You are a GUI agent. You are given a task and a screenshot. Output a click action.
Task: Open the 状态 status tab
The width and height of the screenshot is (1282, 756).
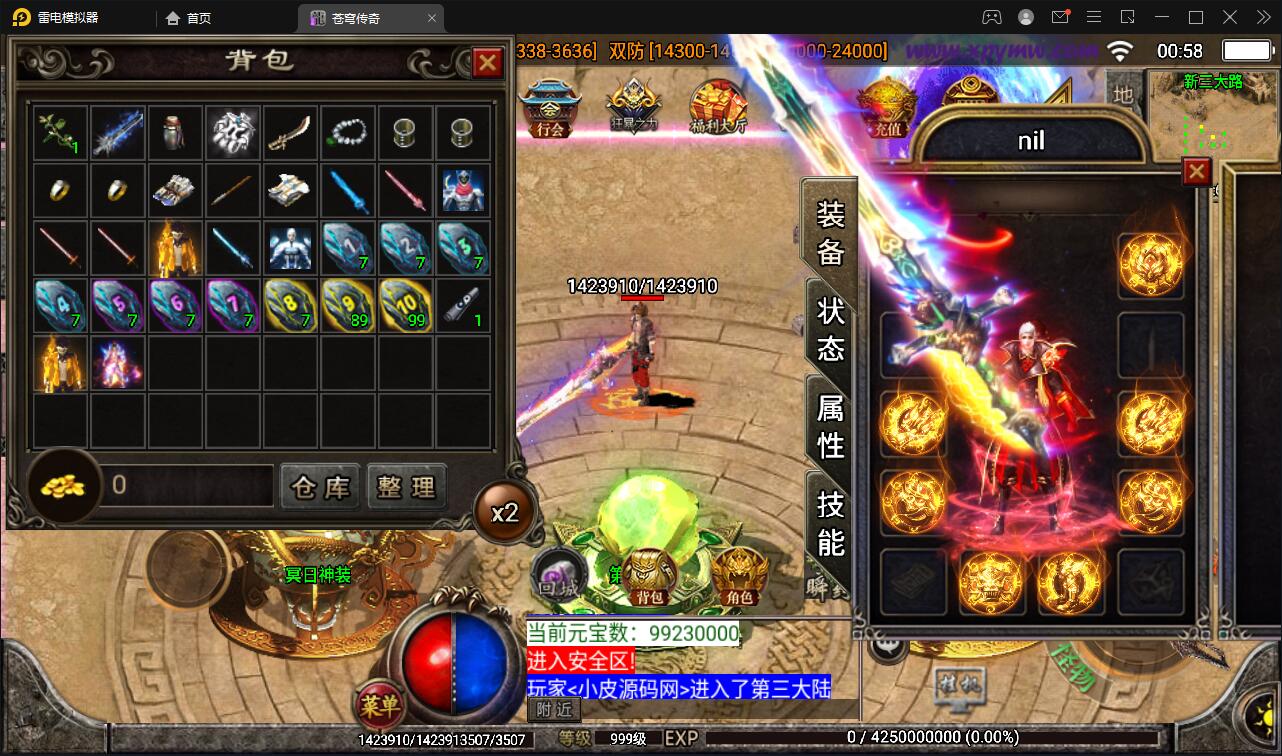831,329
